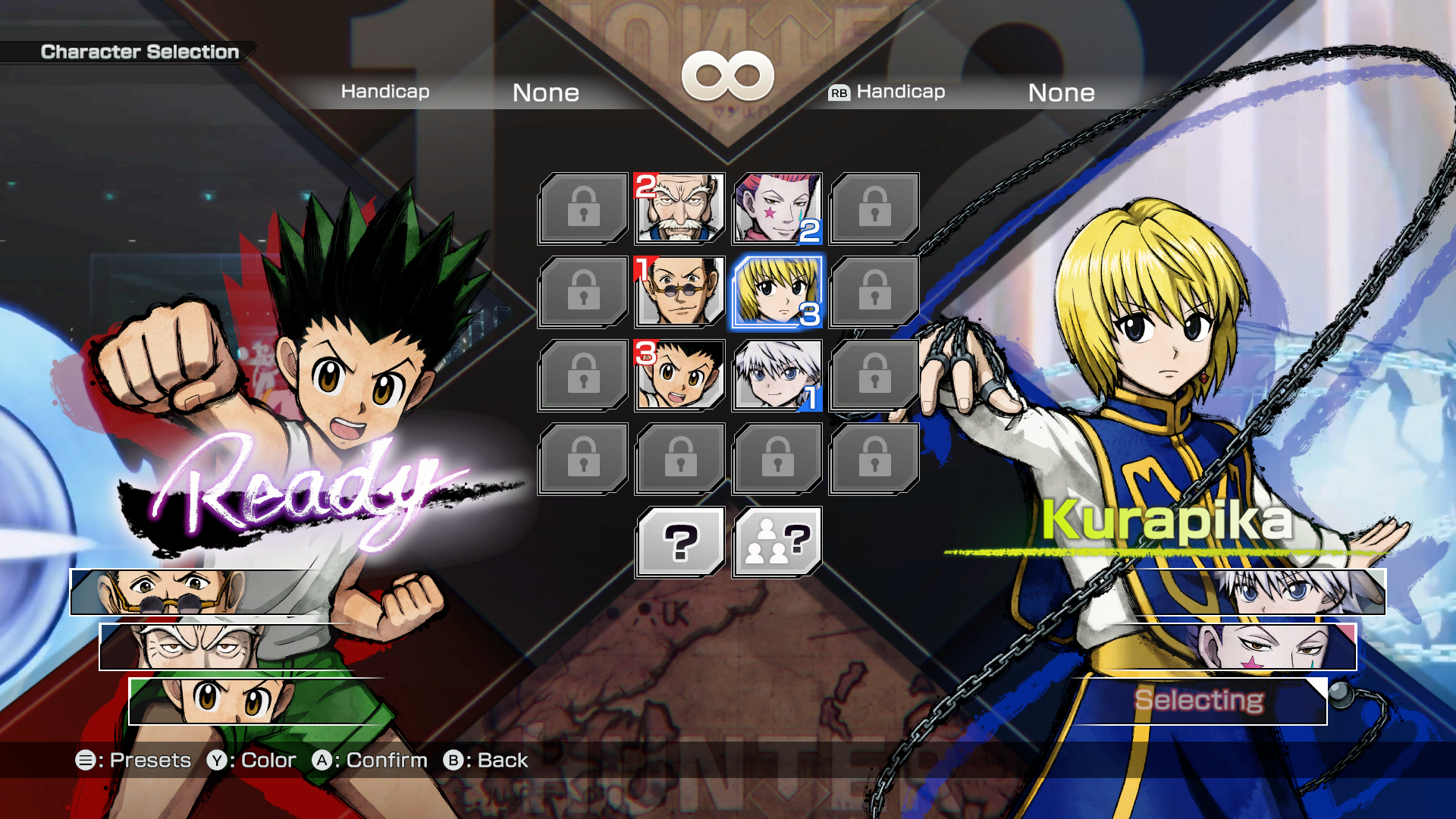This screenshot has height=819, width=1456.
Task: Select the random team tile
Action: point(777,542)
